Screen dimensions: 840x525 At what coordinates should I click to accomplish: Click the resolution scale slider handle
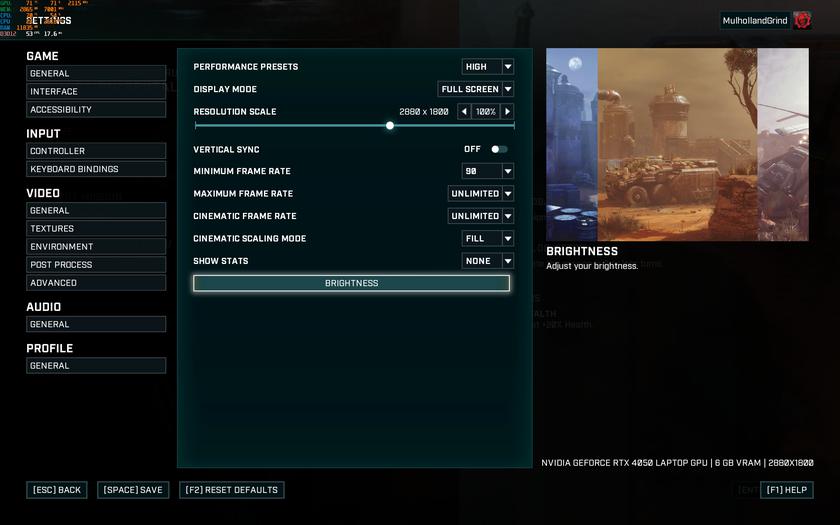pos(390,126)
